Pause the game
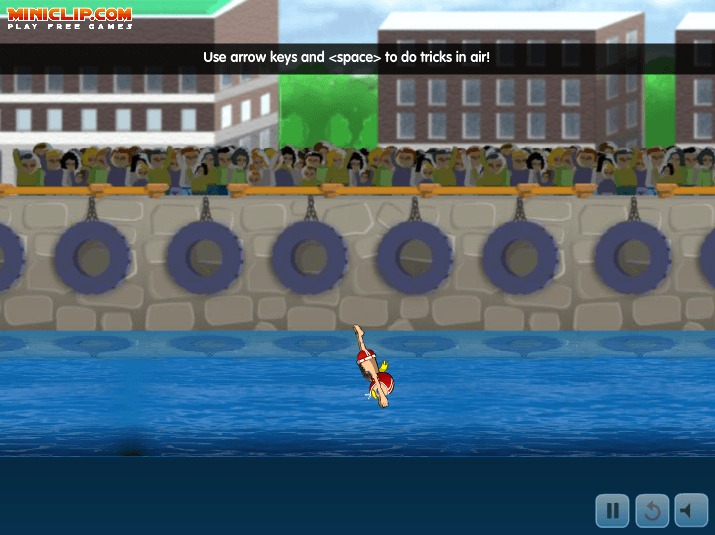 click(612, 510)
